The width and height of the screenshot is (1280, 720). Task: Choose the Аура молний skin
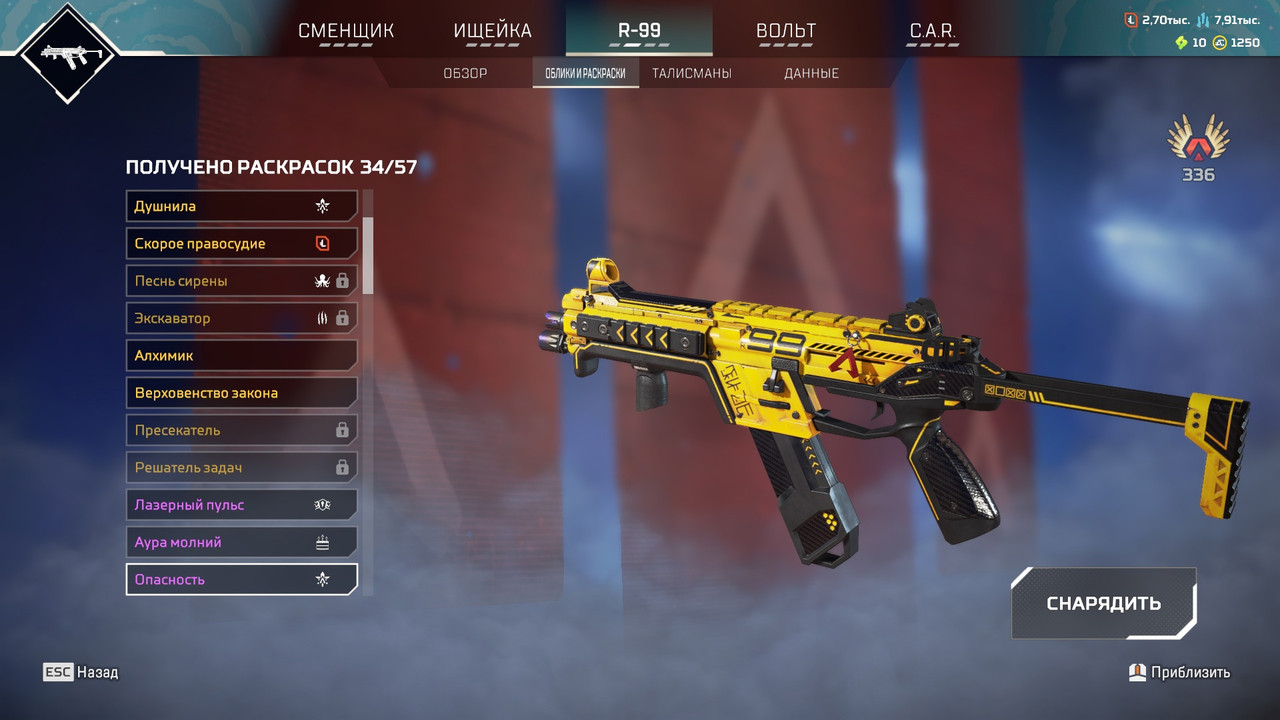click(242, 542)
